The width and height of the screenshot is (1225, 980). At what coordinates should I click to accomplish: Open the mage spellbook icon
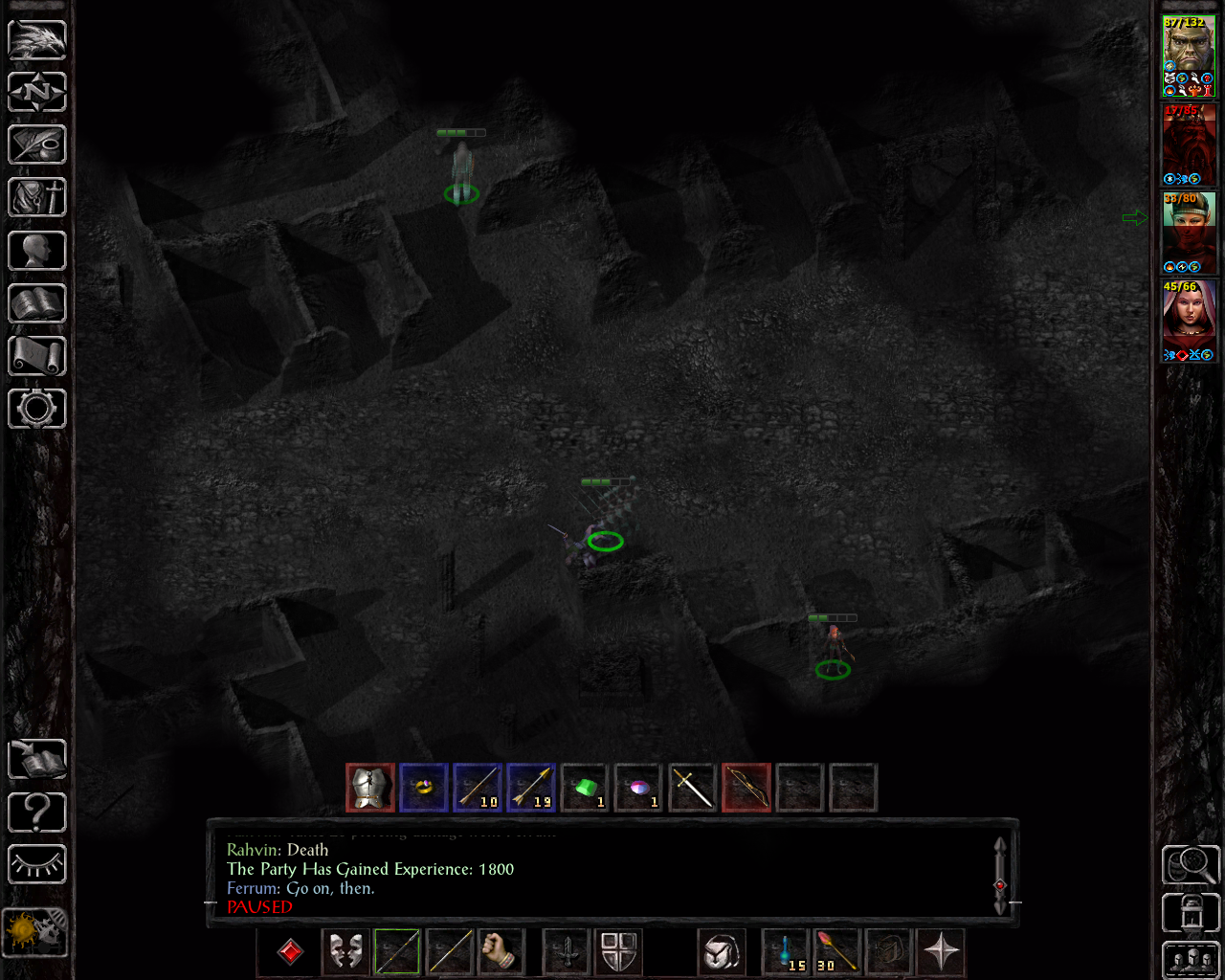(x=36, y=302)
